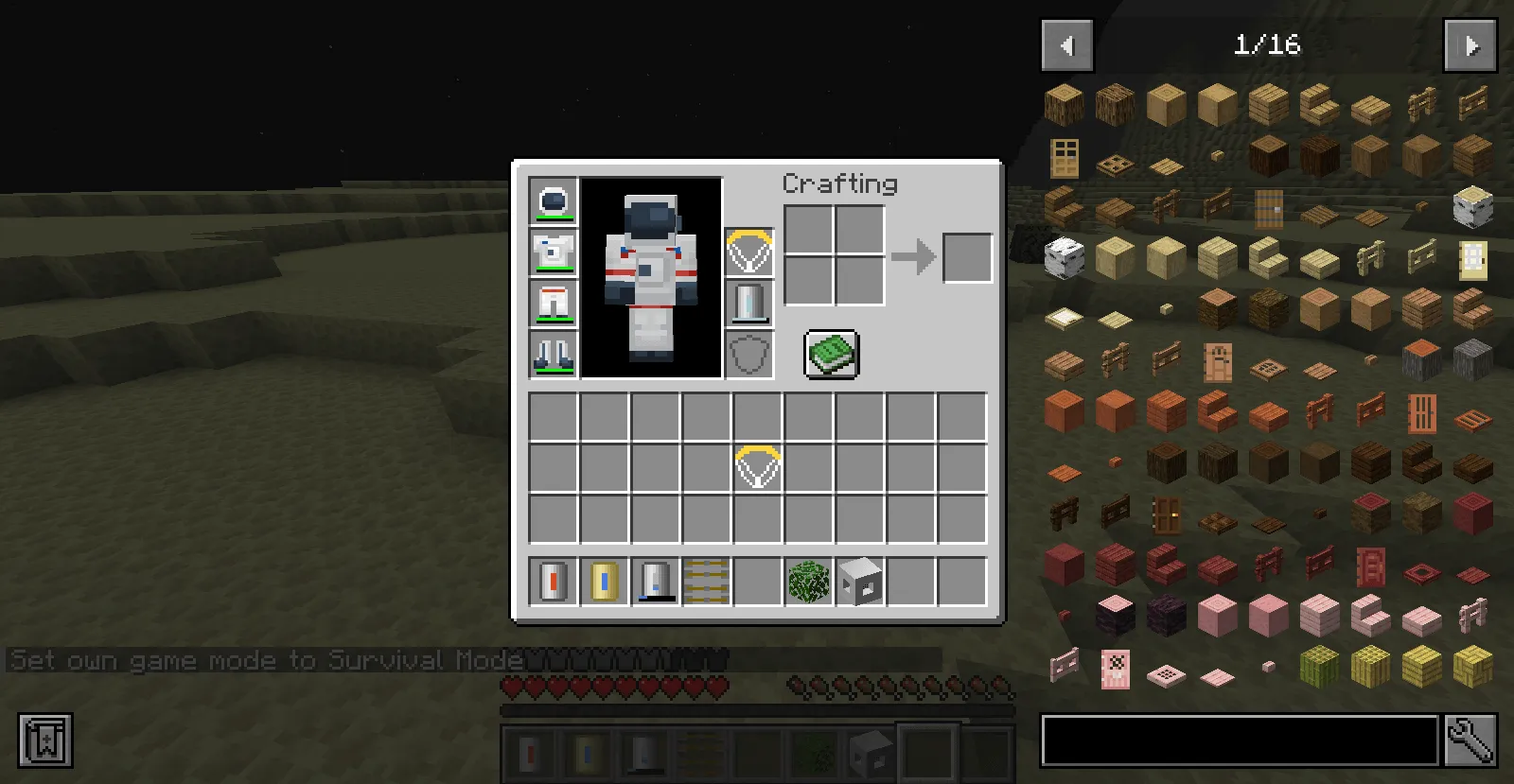Click the equipped space suit chestplate
Viewport: 1514px width, 784px height.
click(x=553, y=253)
